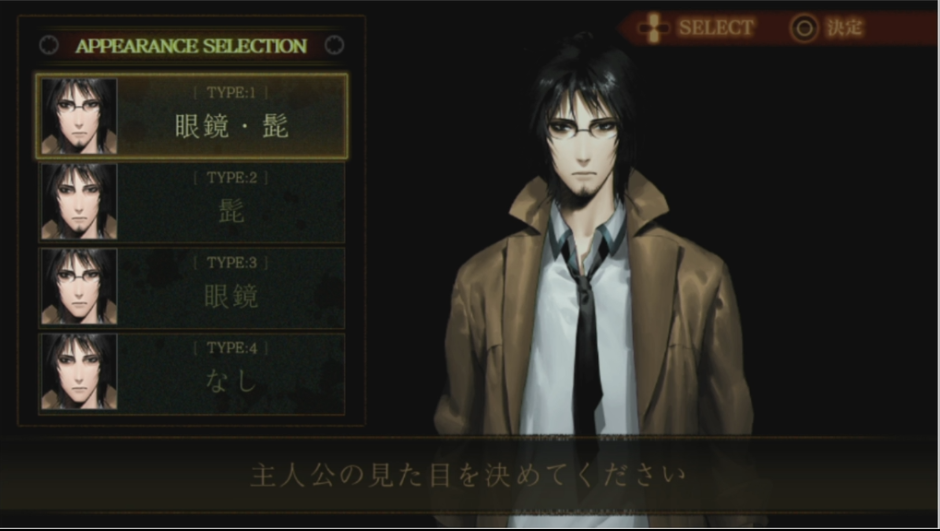Choose the TYPE:2 beard-only appearance
The height and width of the screenshot is (531, 940).
click(192, 202)
